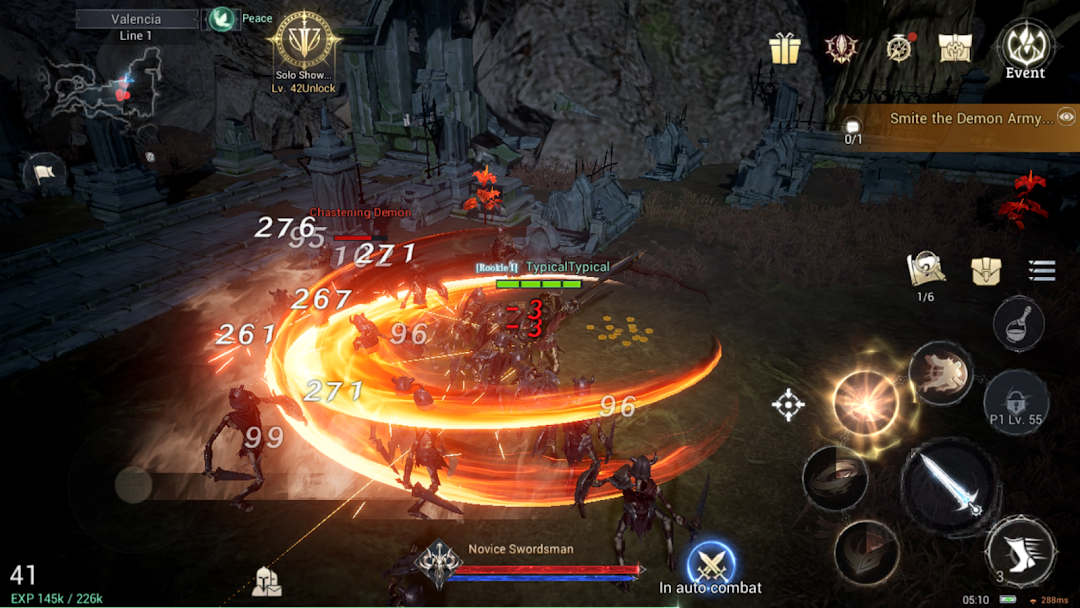Image resolution: width=1080 pixels, height=608 pixels.
Task: Open the gift box rewards
Action: [x=785, y=48]
